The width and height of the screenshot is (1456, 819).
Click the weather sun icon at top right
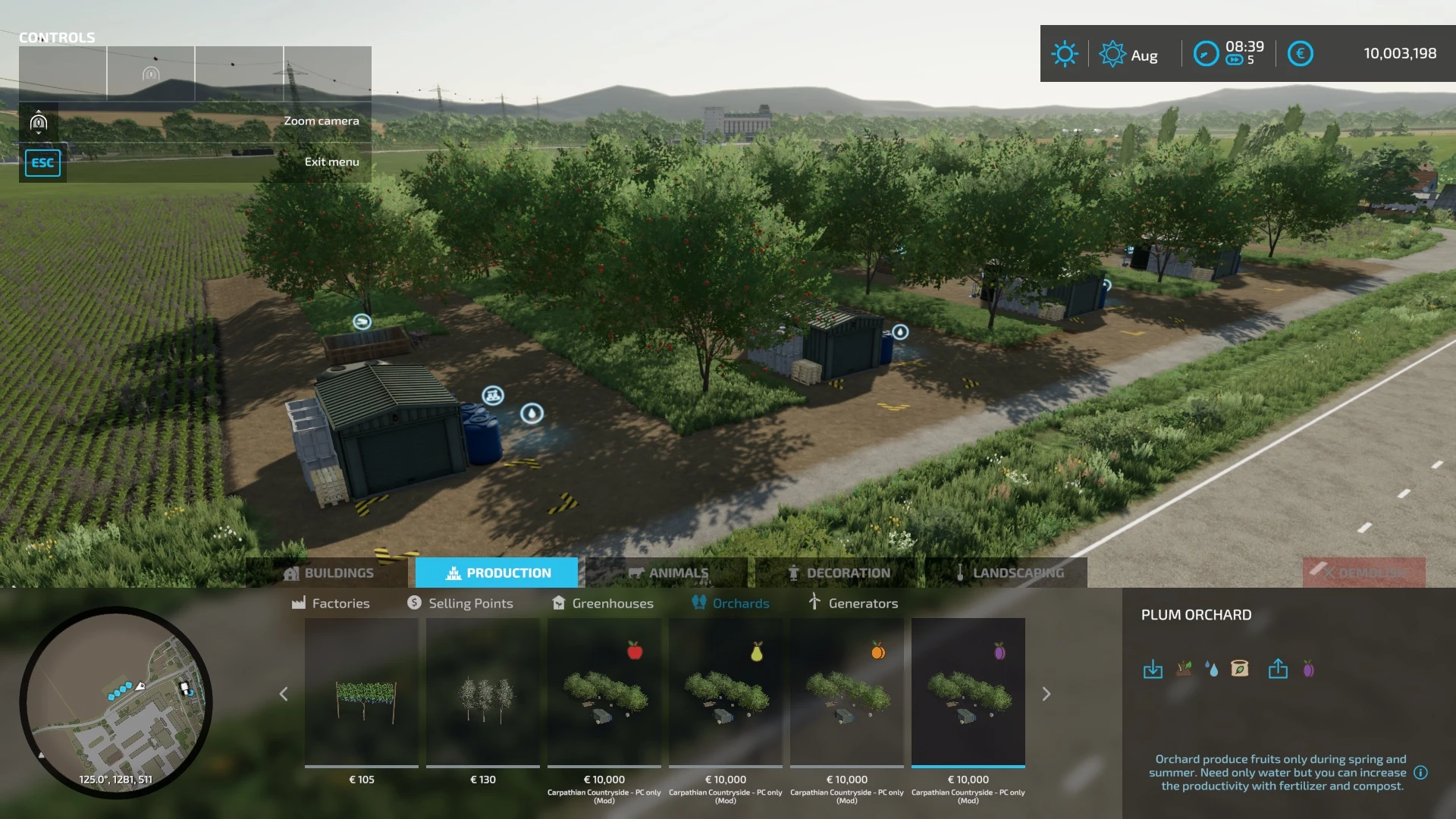tap(1065, 53)
